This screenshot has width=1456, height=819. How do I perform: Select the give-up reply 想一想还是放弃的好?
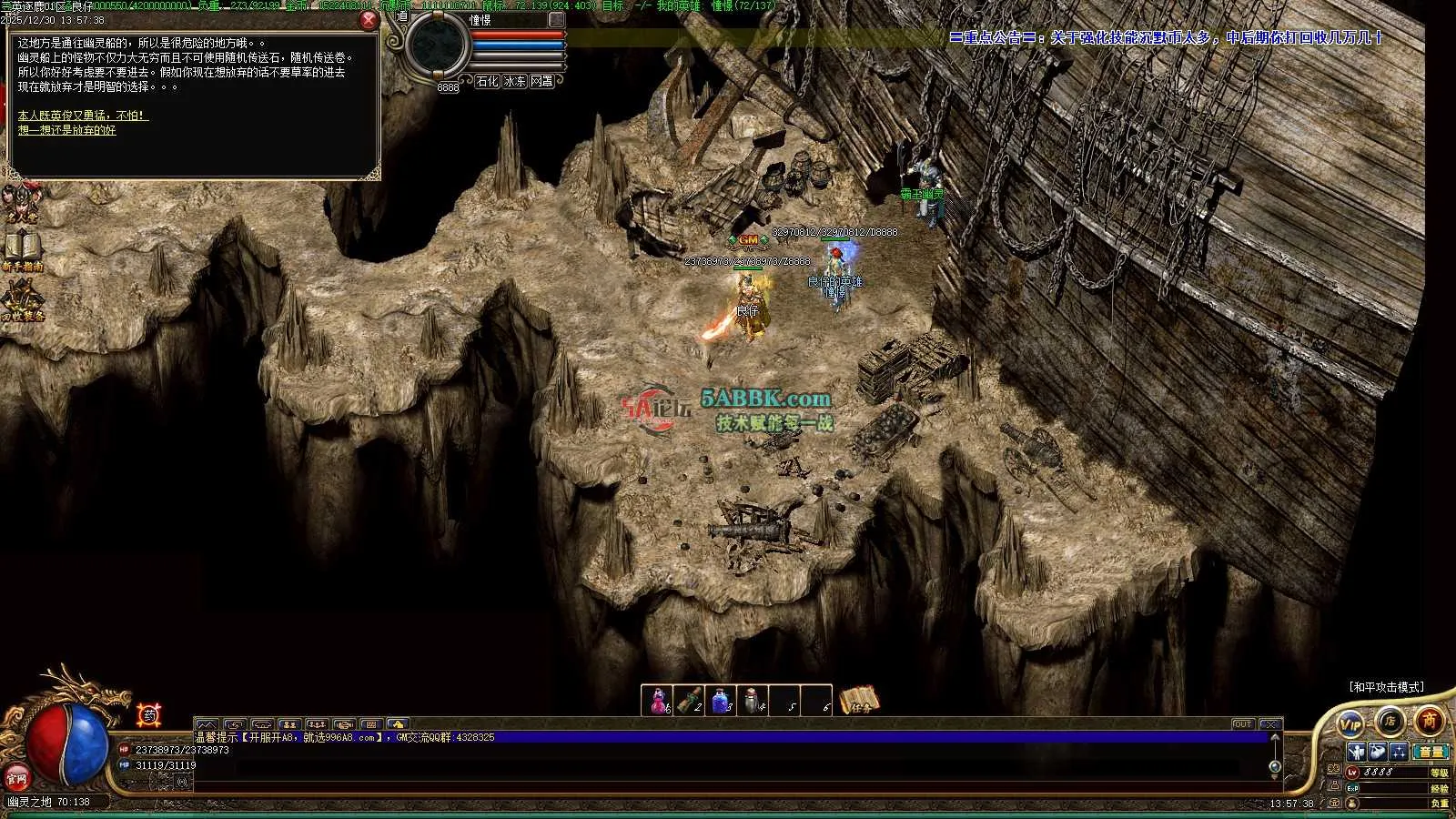click(67, 130)
